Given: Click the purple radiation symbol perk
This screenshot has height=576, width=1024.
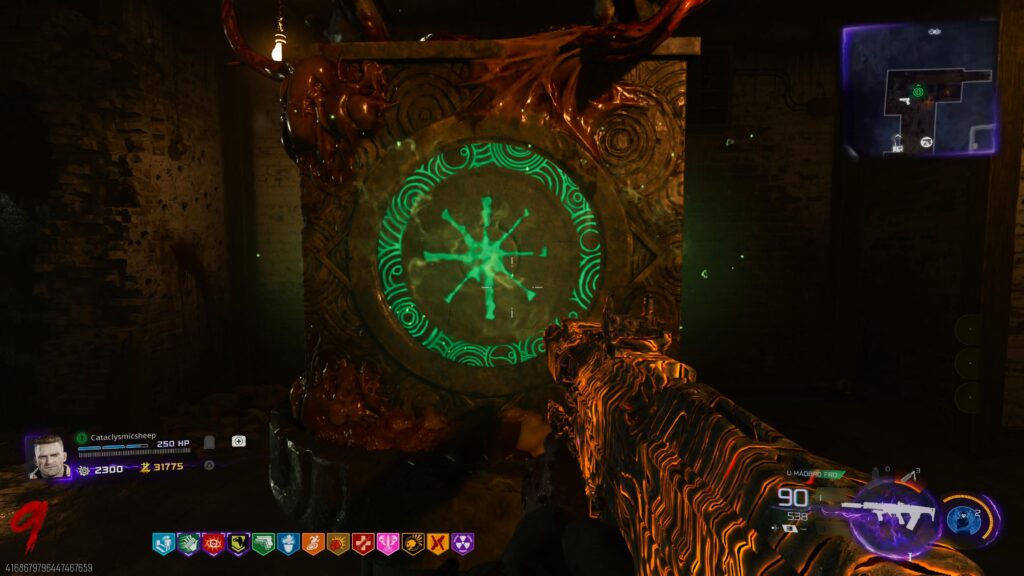Looking at the screenshot, I should (x=462, y=544).
